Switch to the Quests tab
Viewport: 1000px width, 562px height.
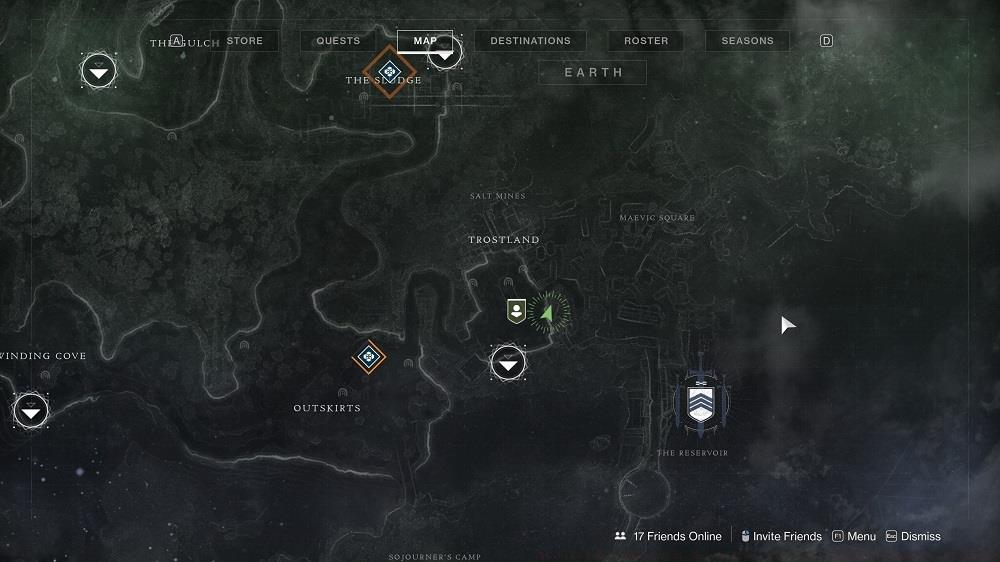point(338,41)
